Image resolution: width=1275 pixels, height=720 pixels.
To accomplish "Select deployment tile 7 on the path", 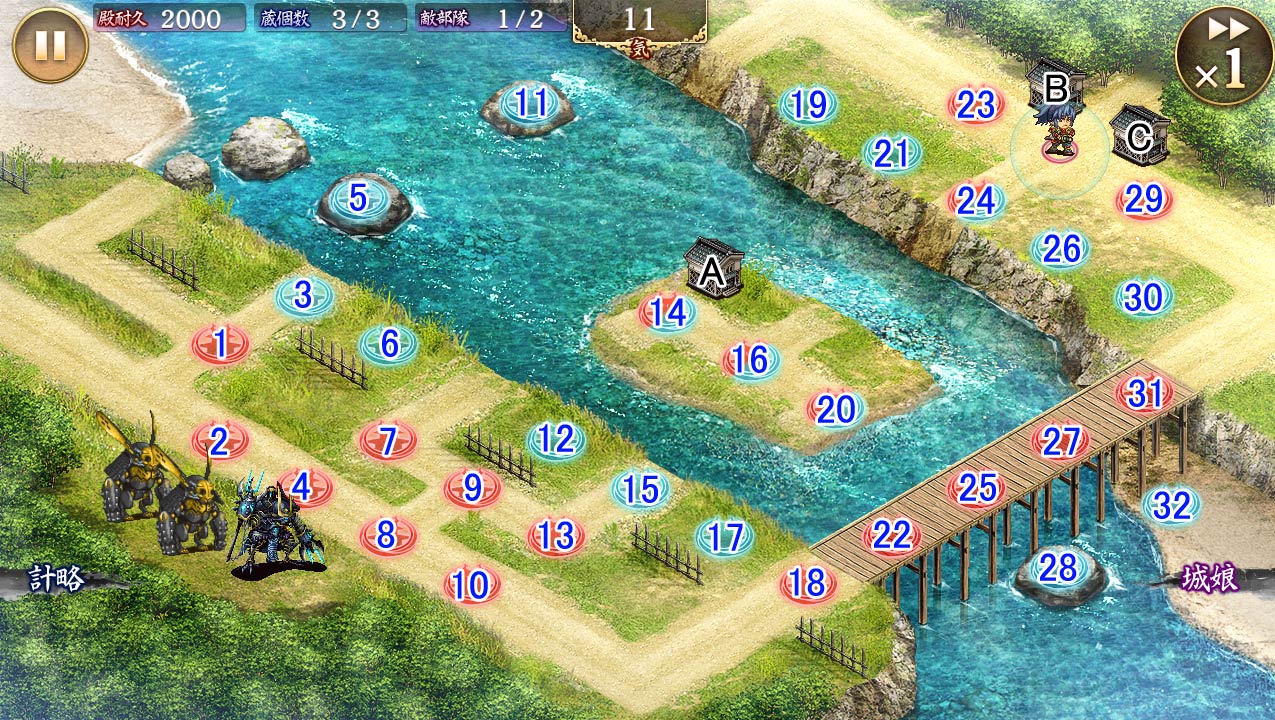I will [389, 440].
